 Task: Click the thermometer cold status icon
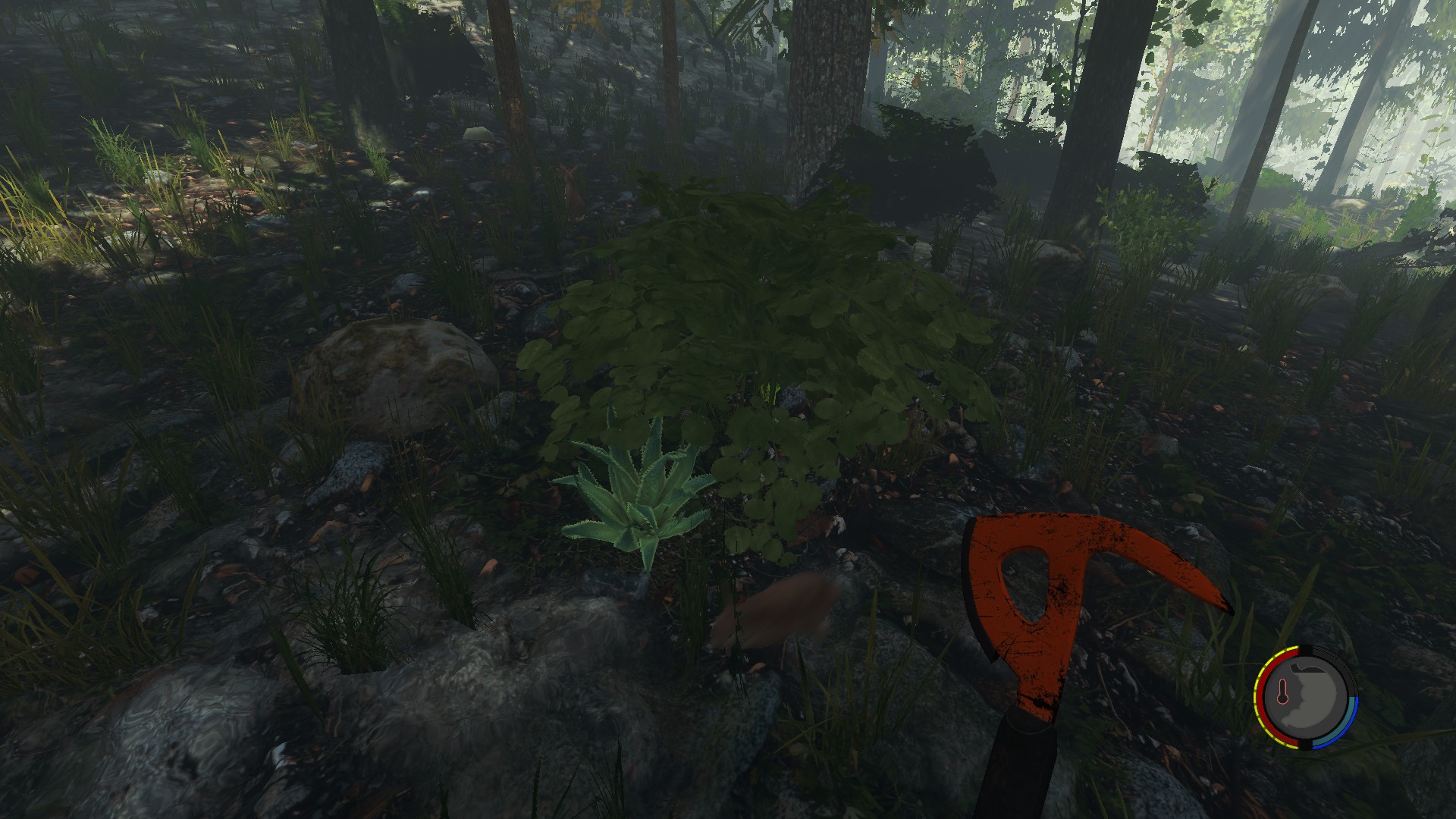(1282, 692)
